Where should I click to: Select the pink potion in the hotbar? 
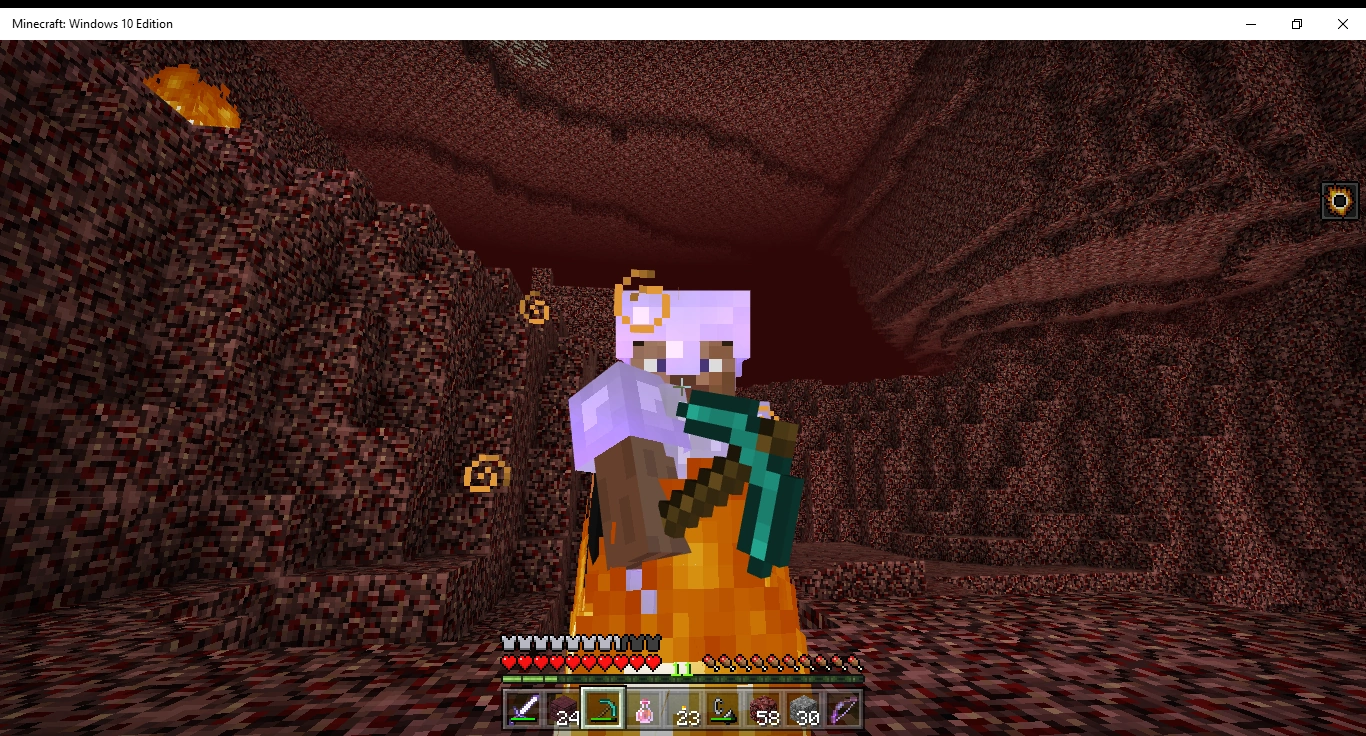pyautogui.click(x=646, y=711)
